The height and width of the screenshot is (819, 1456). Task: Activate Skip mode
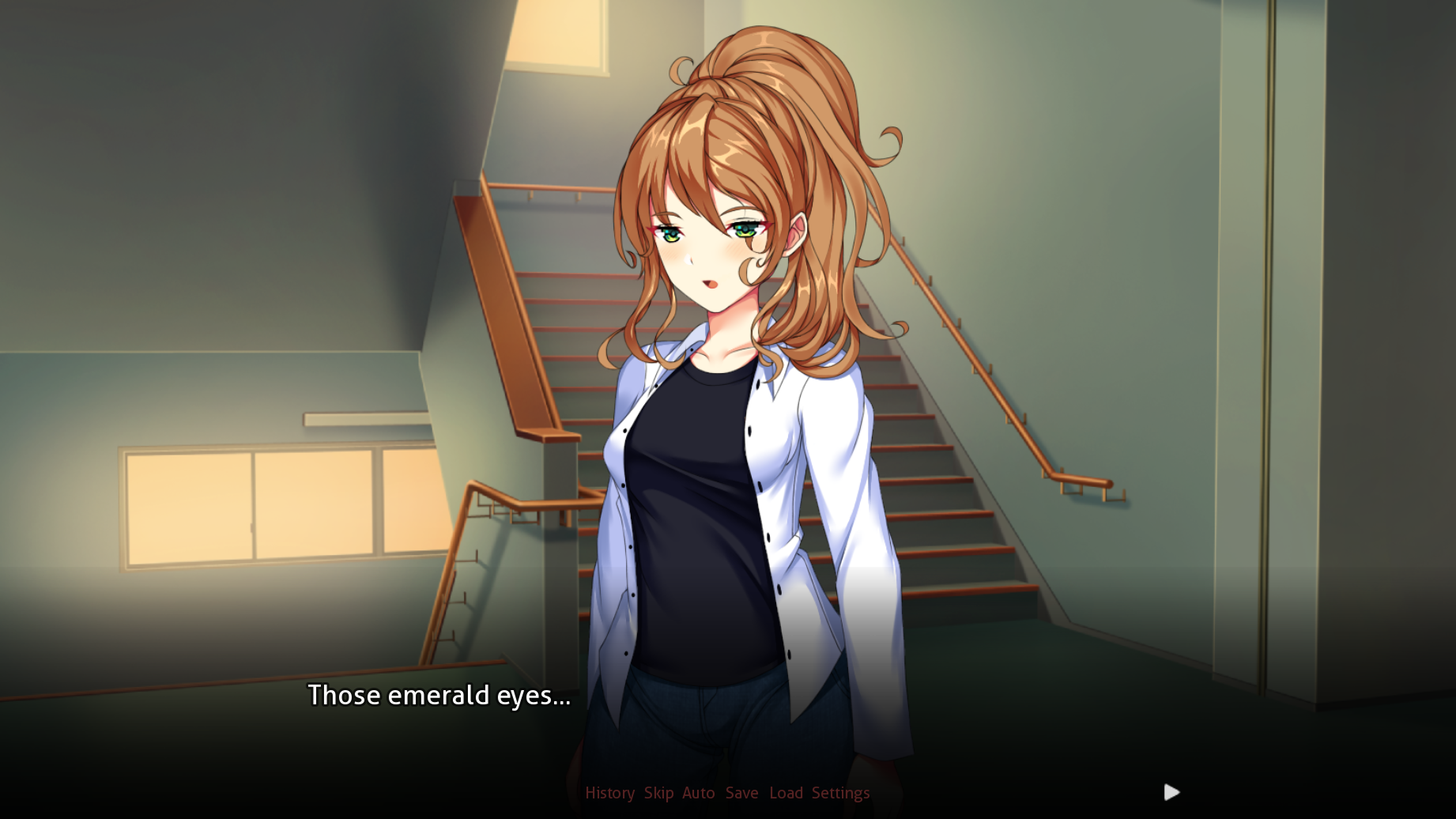pos(658,793)
